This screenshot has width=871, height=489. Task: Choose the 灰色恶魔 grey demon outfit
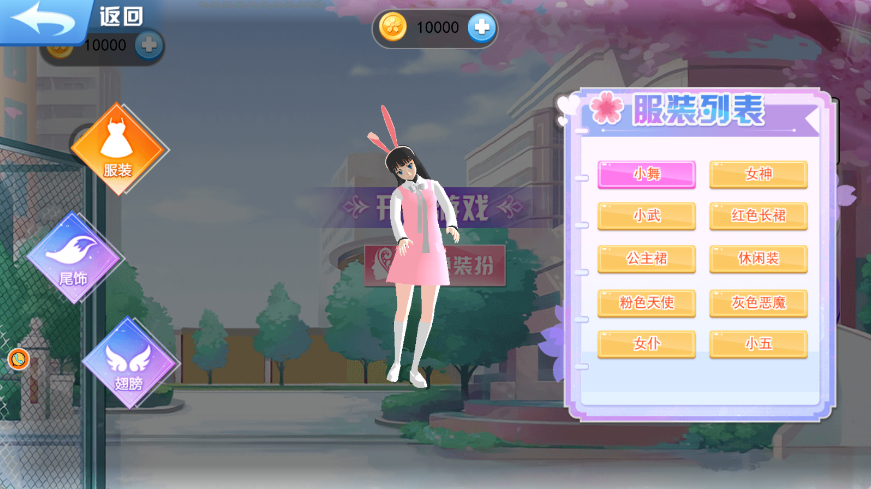[x=758, y=302]
